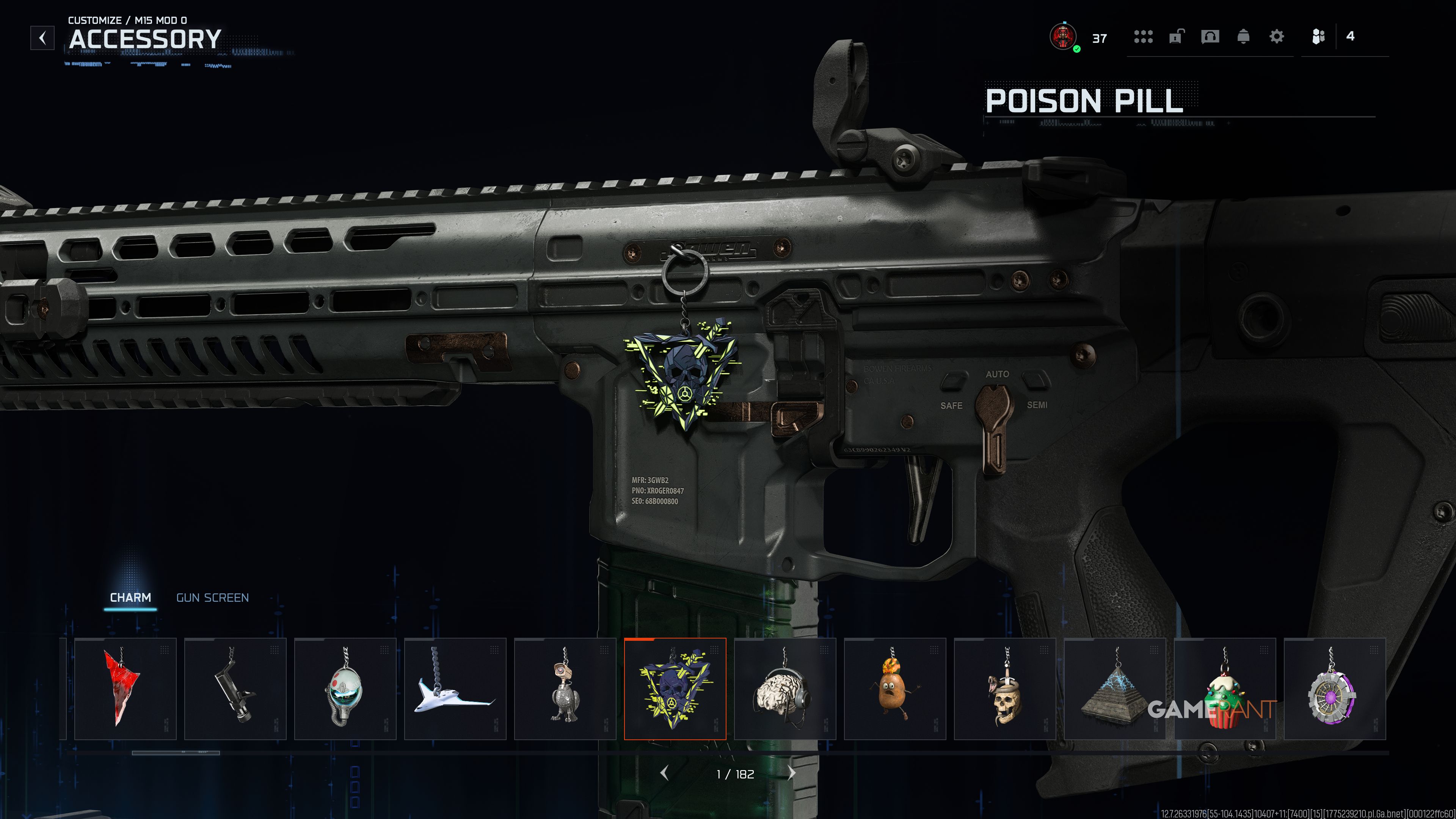Go to the next charm page
The width and height of the screenshot is (1456, 819).
791,773
